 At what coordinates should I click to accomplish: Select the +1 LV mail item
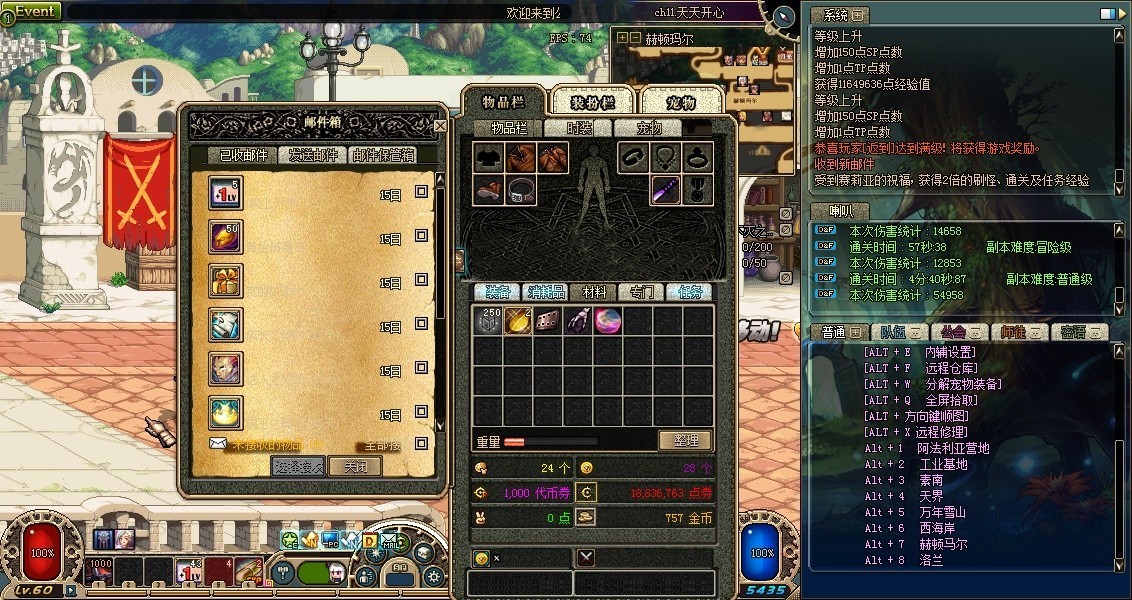[225, 194]
